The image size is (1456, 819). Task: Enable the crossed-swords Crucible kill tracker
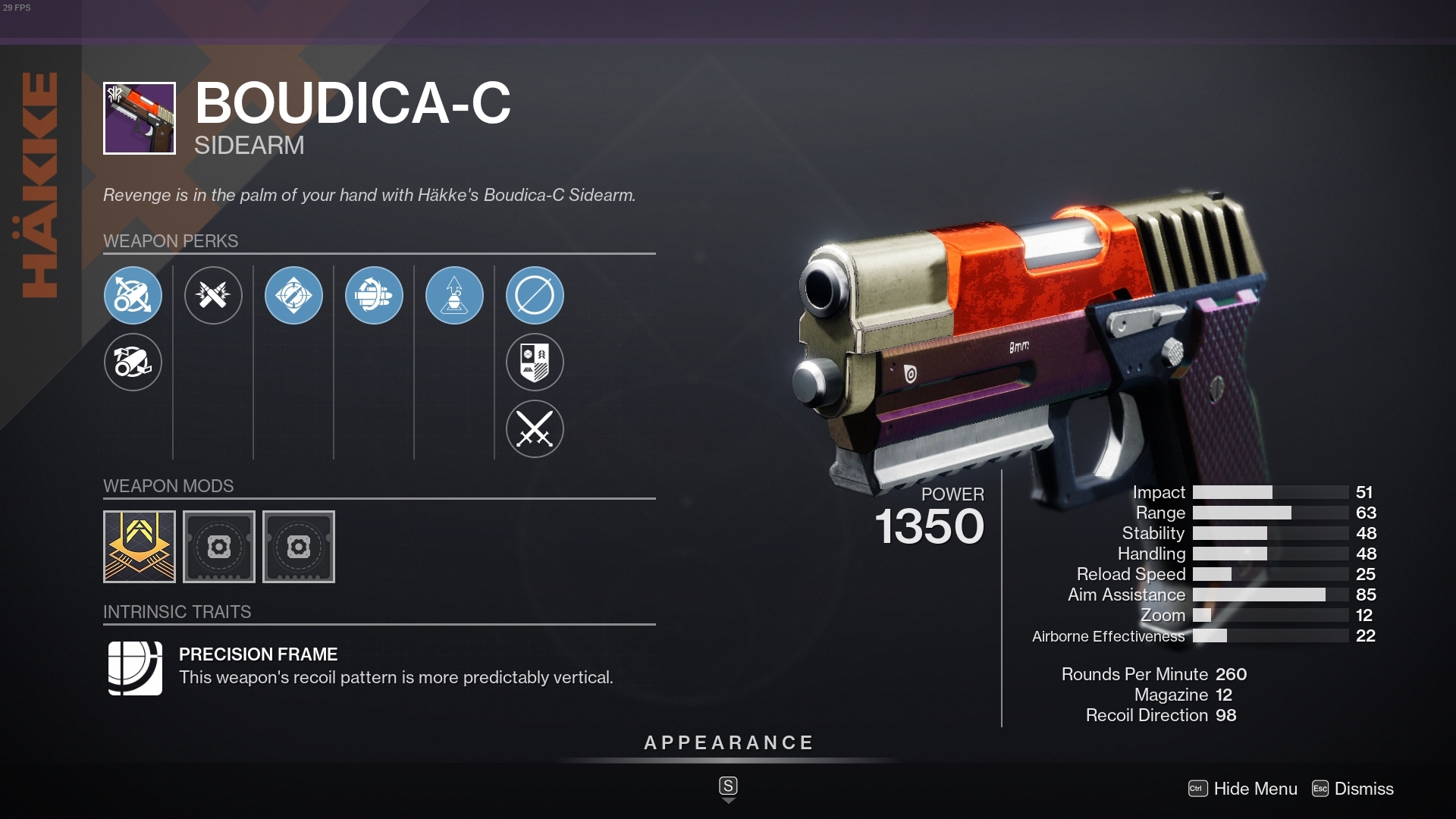535,428
